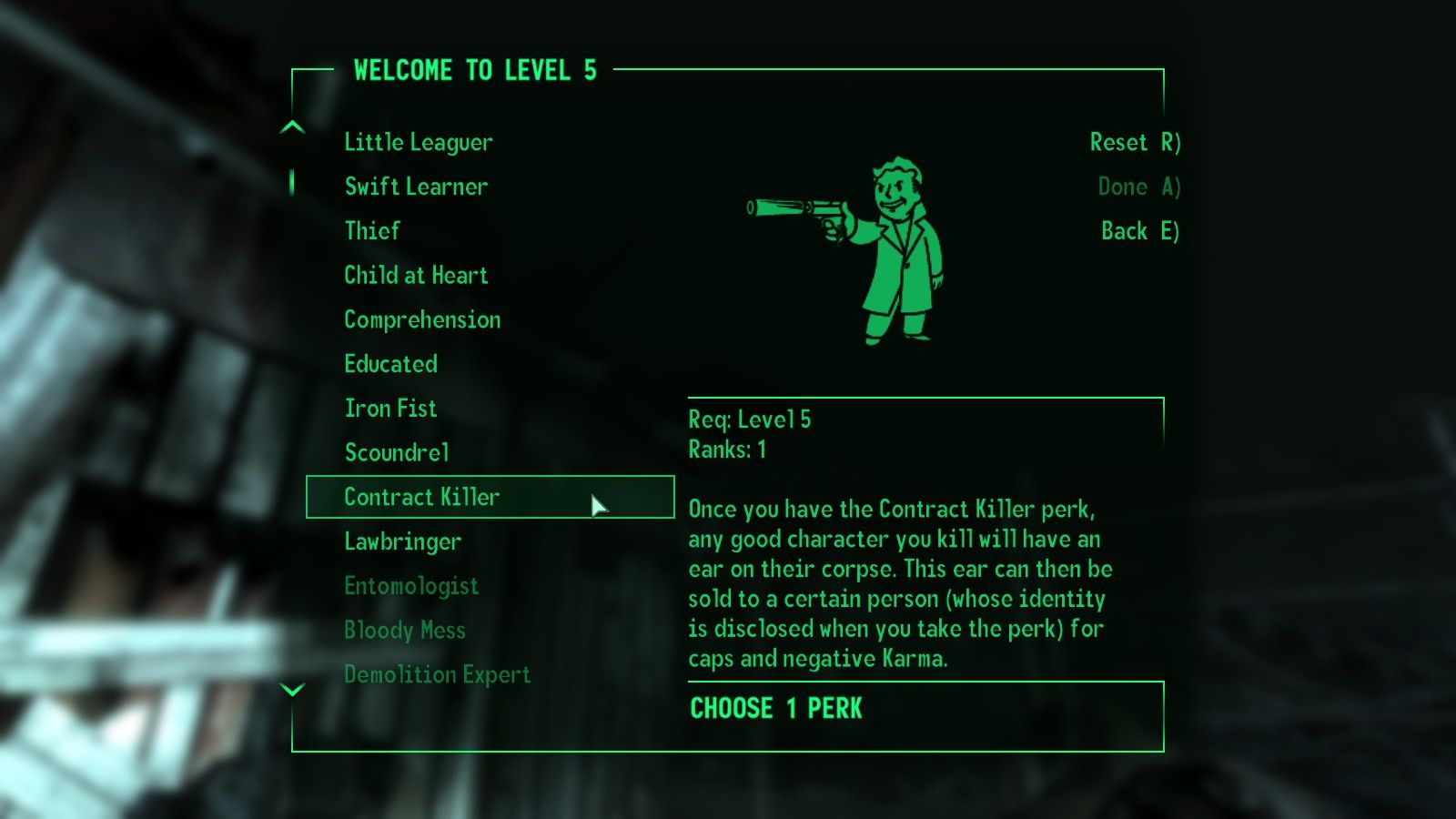This screenshot has width=1456, height=819.
Task: Choose the Thief perk
Action: pyautogui.click(x=370, y=230)
